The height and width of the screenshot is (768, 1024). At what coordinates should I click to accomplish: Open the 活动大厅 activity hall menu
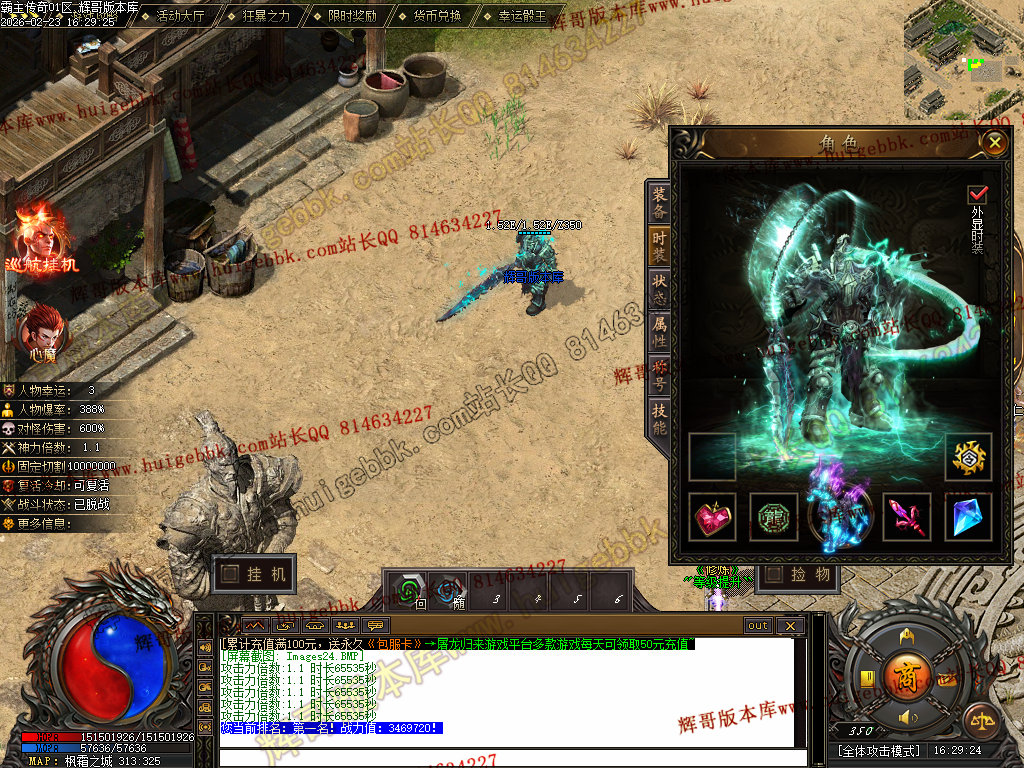179,16
